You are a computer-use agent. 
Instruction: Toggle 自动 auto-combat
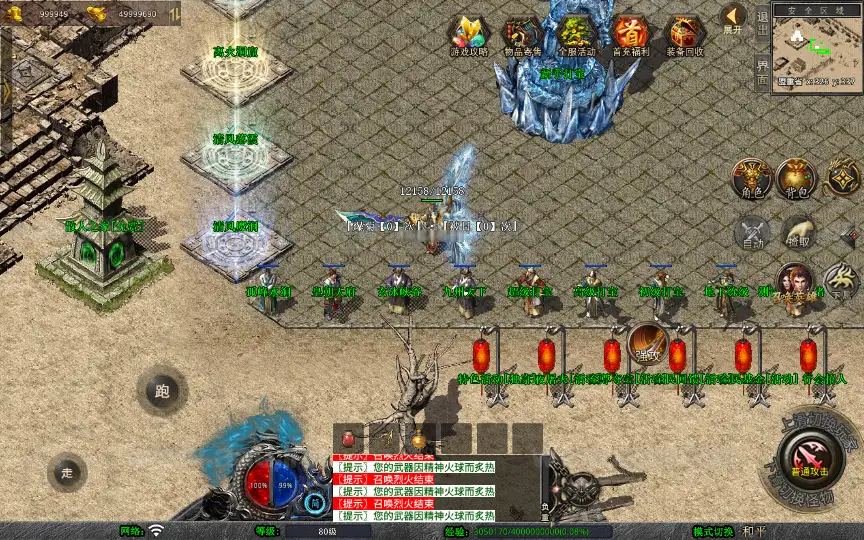751,233
